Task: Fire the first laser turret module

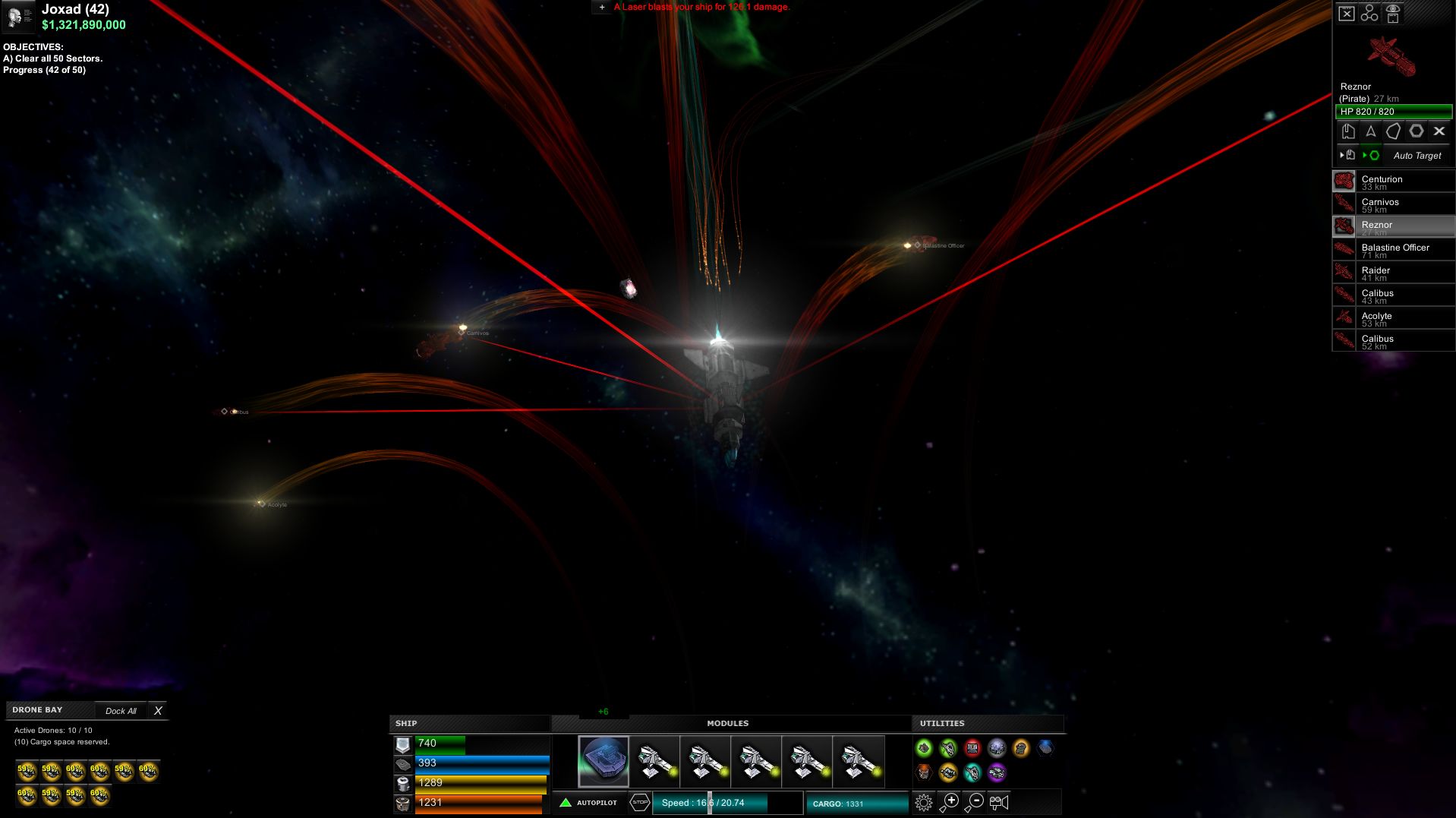Action: 653,762
